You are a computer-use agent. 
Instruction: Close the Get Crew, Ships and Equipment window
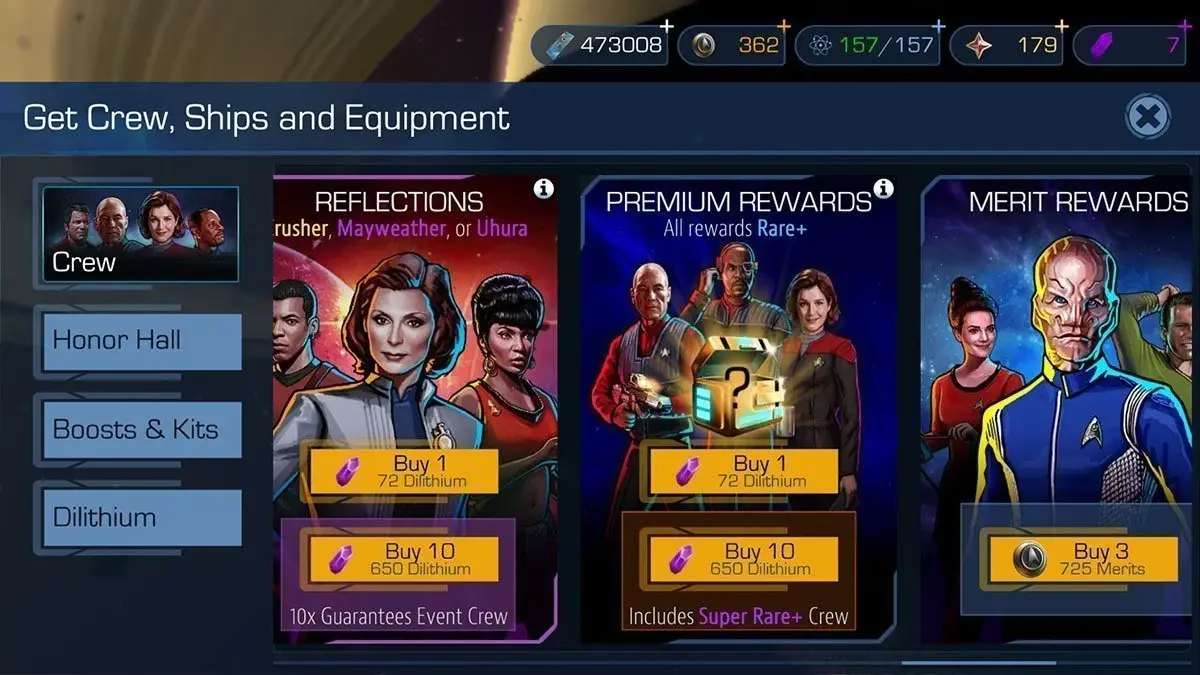point(1148,118)
